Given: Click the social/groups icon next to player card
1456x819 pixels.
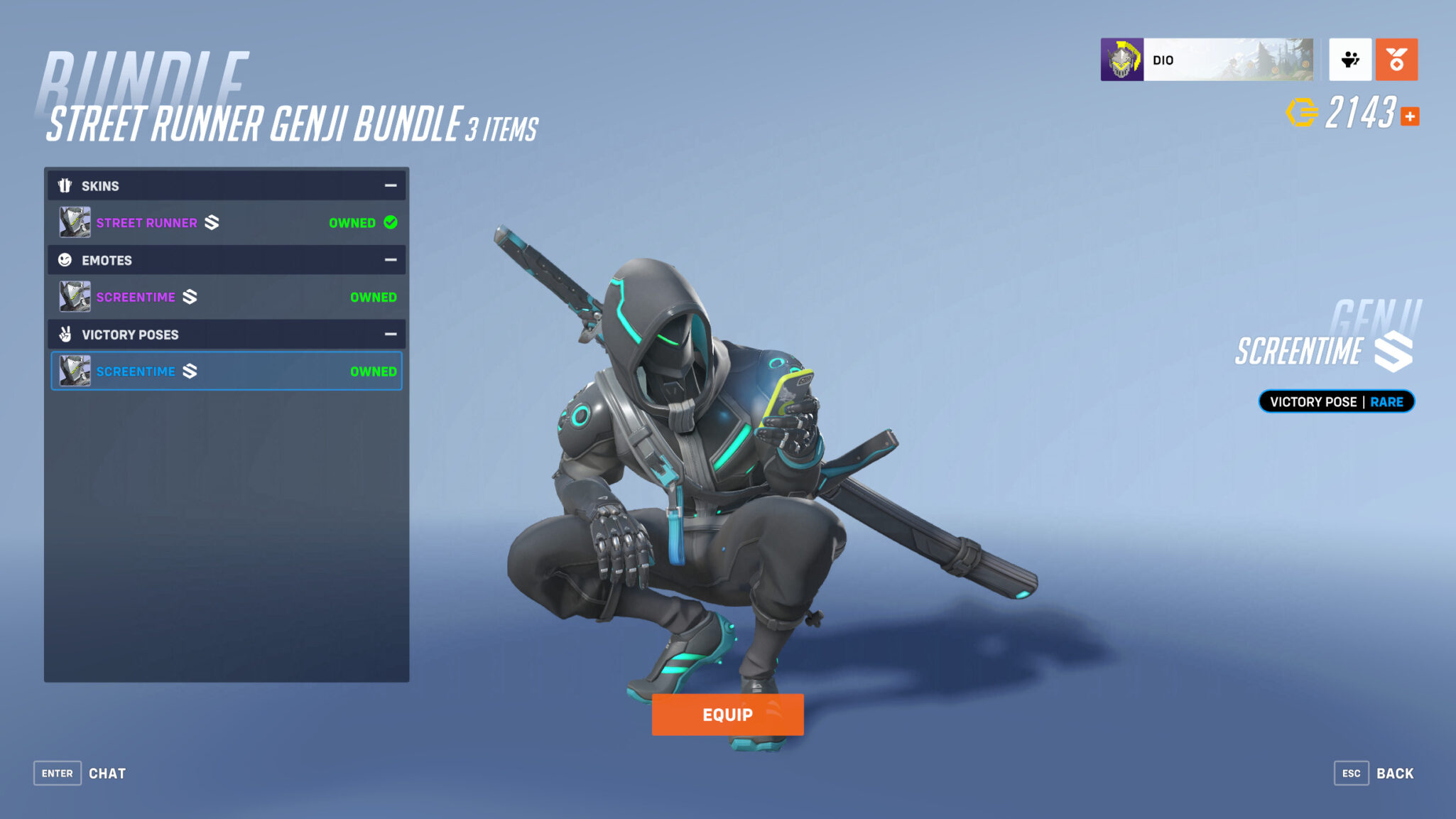Looking at the screenshot, I should pos(1350,60).
